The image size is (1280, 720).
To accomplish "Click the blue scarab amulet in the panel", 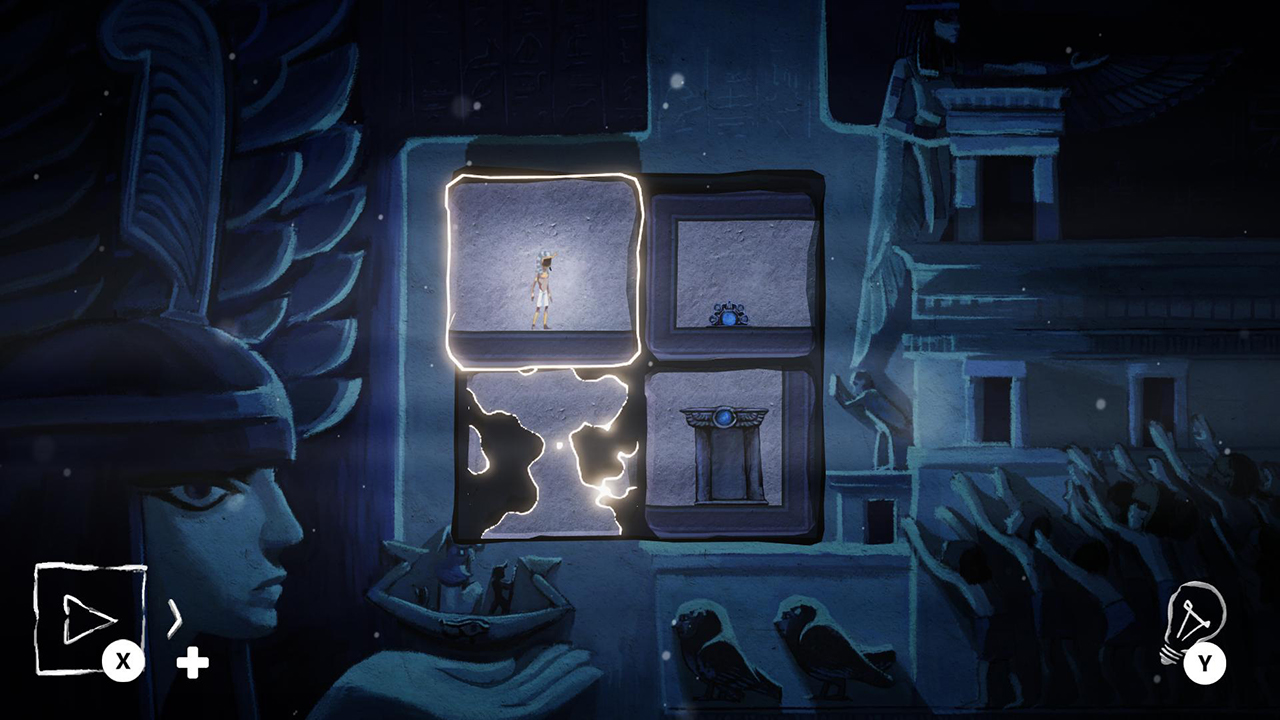I will 729,313.
